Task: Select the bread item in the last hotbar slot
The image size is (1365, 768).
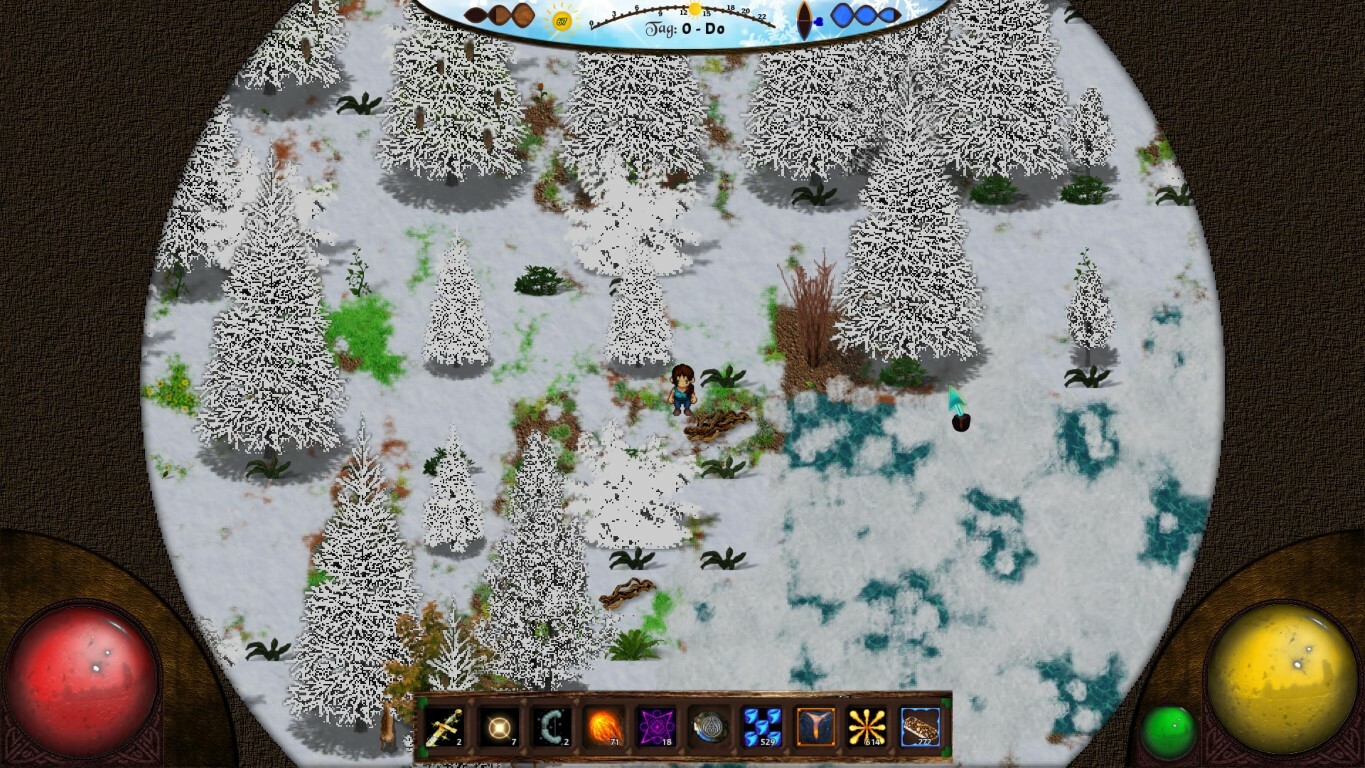Action: click(920, 729)
